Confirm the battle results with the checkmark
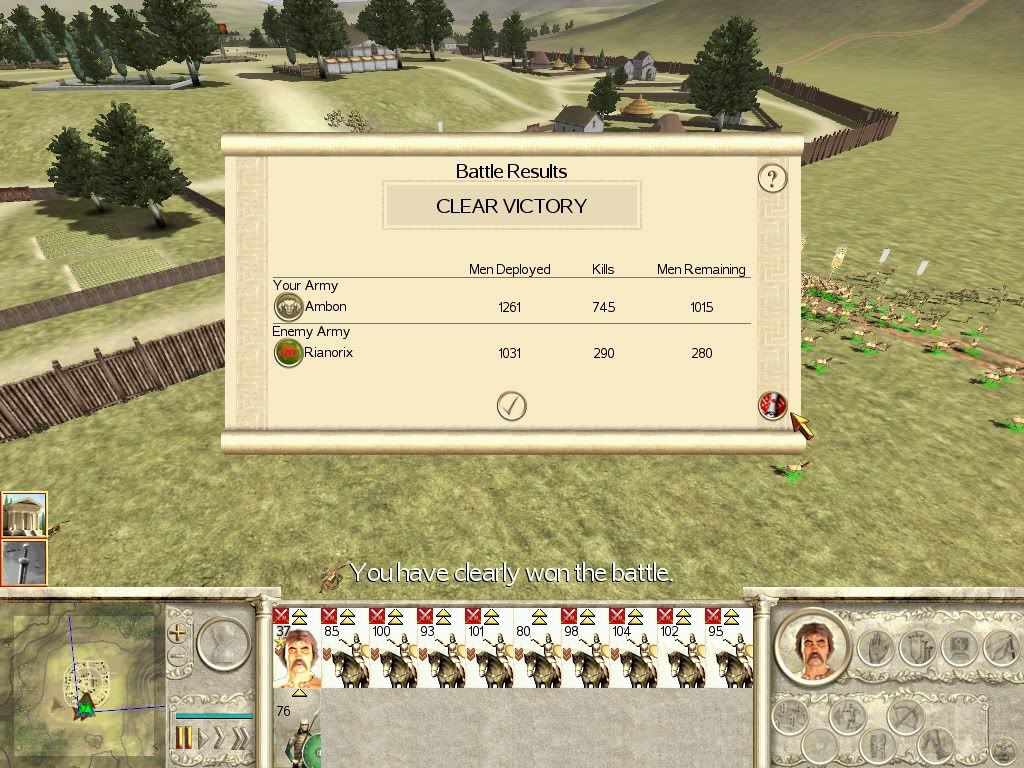This screenshot has width=1024, height=768. pyautogui.click(x=511, y=405)
